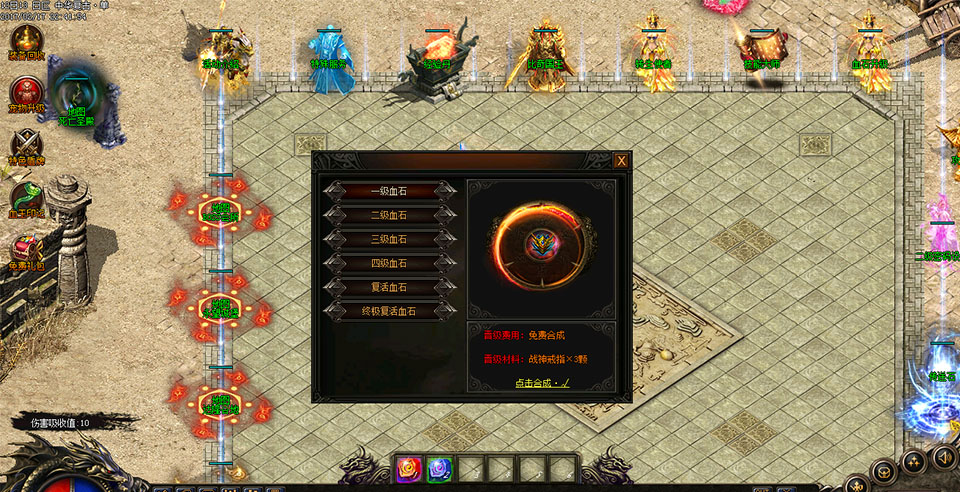
Task: Pick the 三级血石 option
Action: (389, 239)
